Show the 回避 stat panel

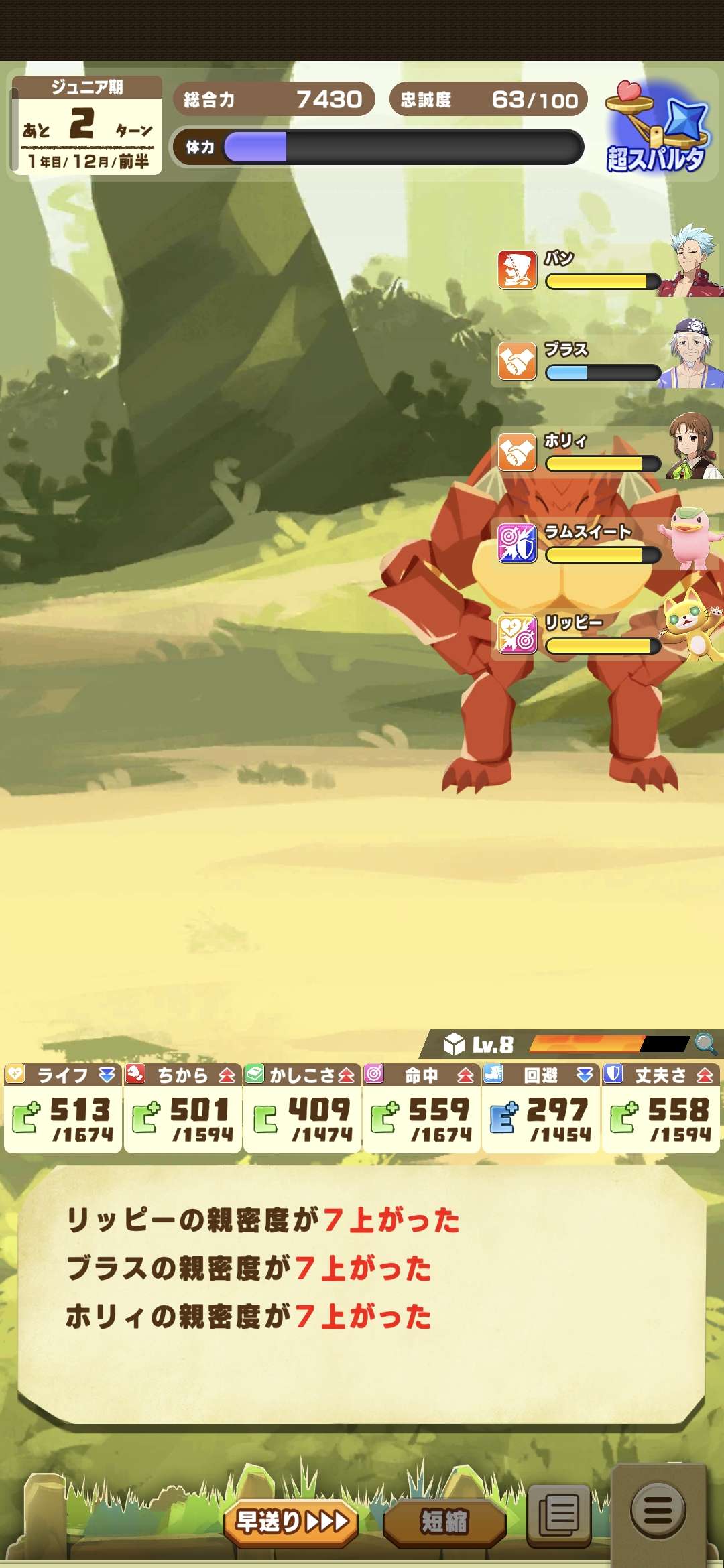(x=541, y=1108)
